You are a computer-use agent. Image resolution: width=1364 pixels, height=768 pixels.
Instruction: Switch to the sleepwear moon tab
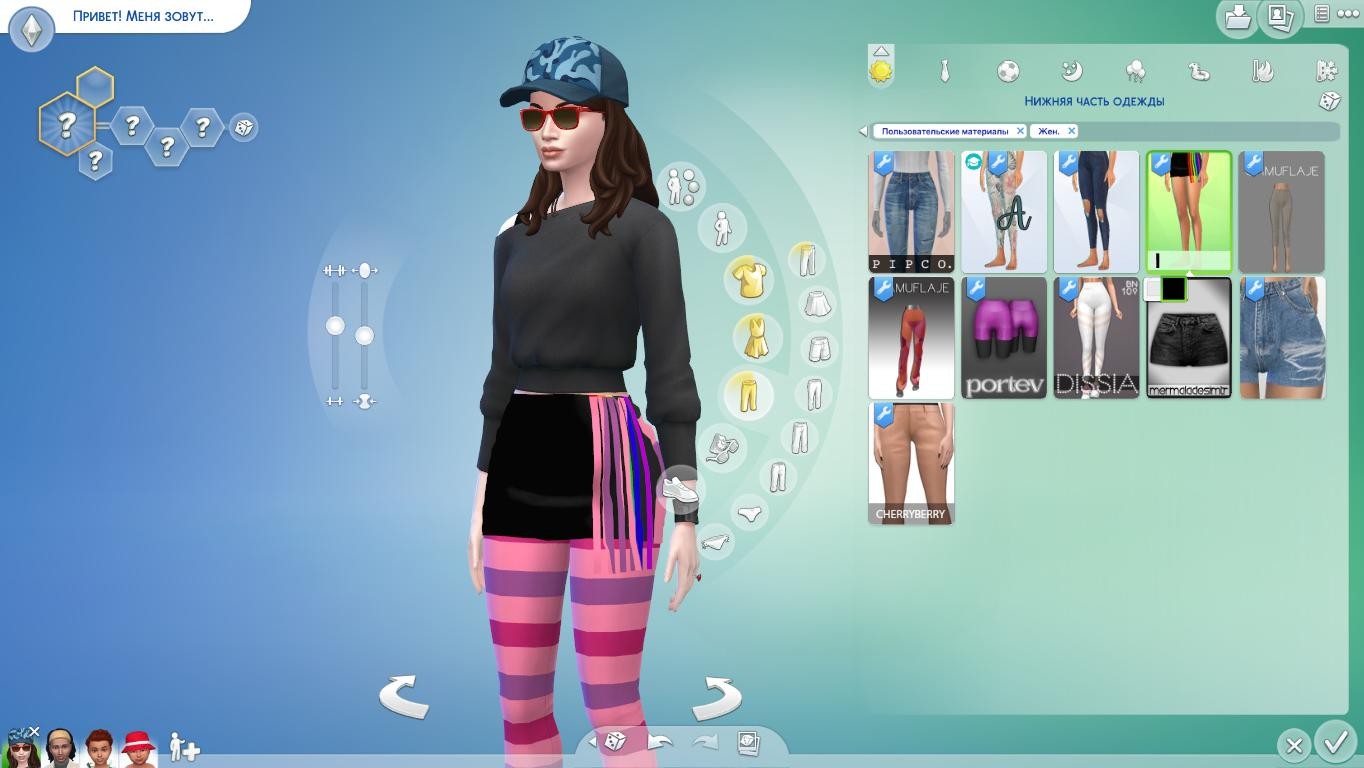coord(1071,71)
